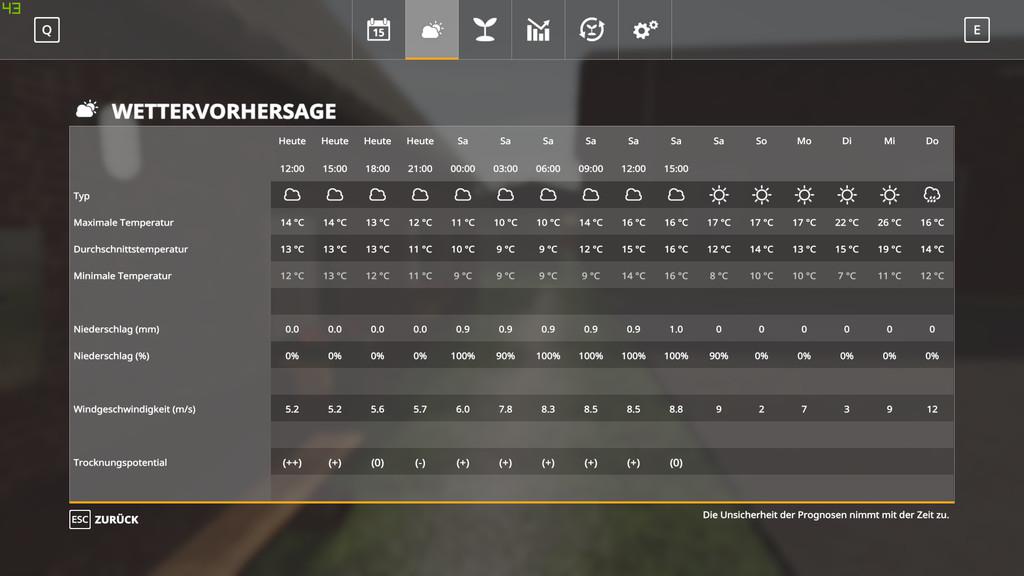Select the weather forecast tab
The height and width of the screenshot is (576, 1024).
432,30
